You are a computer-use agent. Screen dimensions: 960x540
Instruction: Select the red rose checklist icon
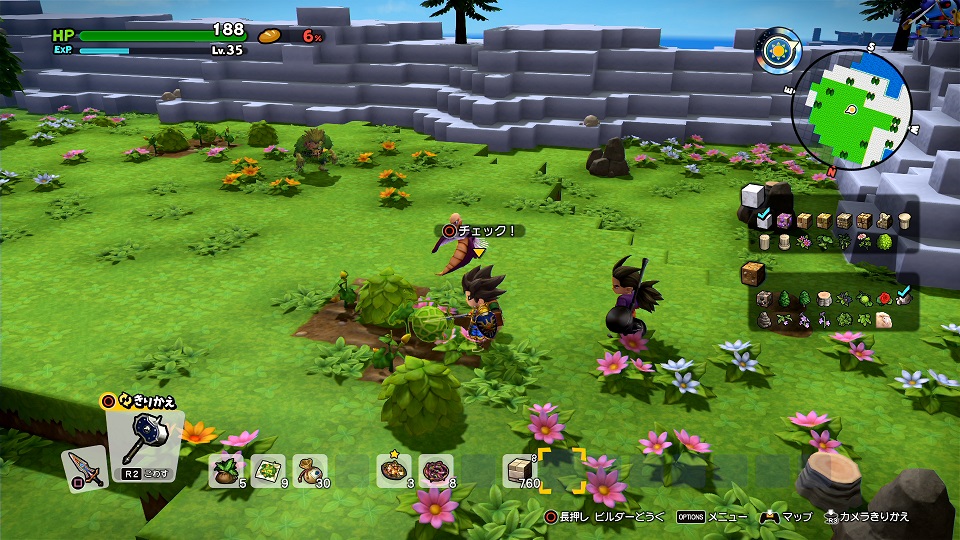tap(885, 298)
